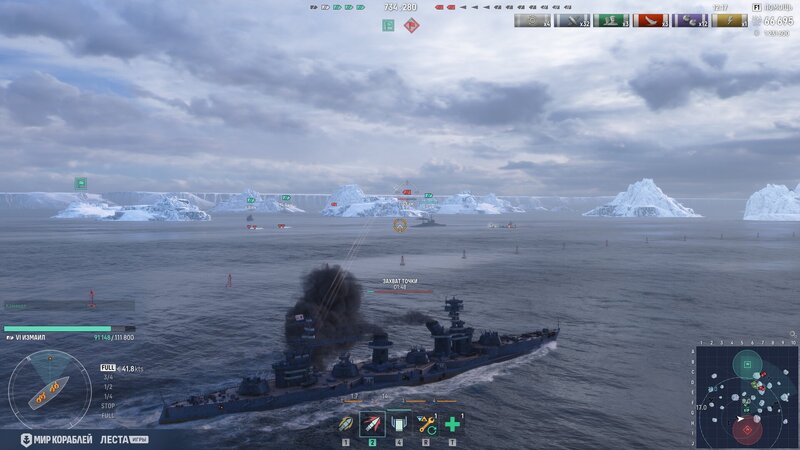This screenshot has height=450, width=800.
Task: Click the minimap in the corner
Action: click(746, 396)
